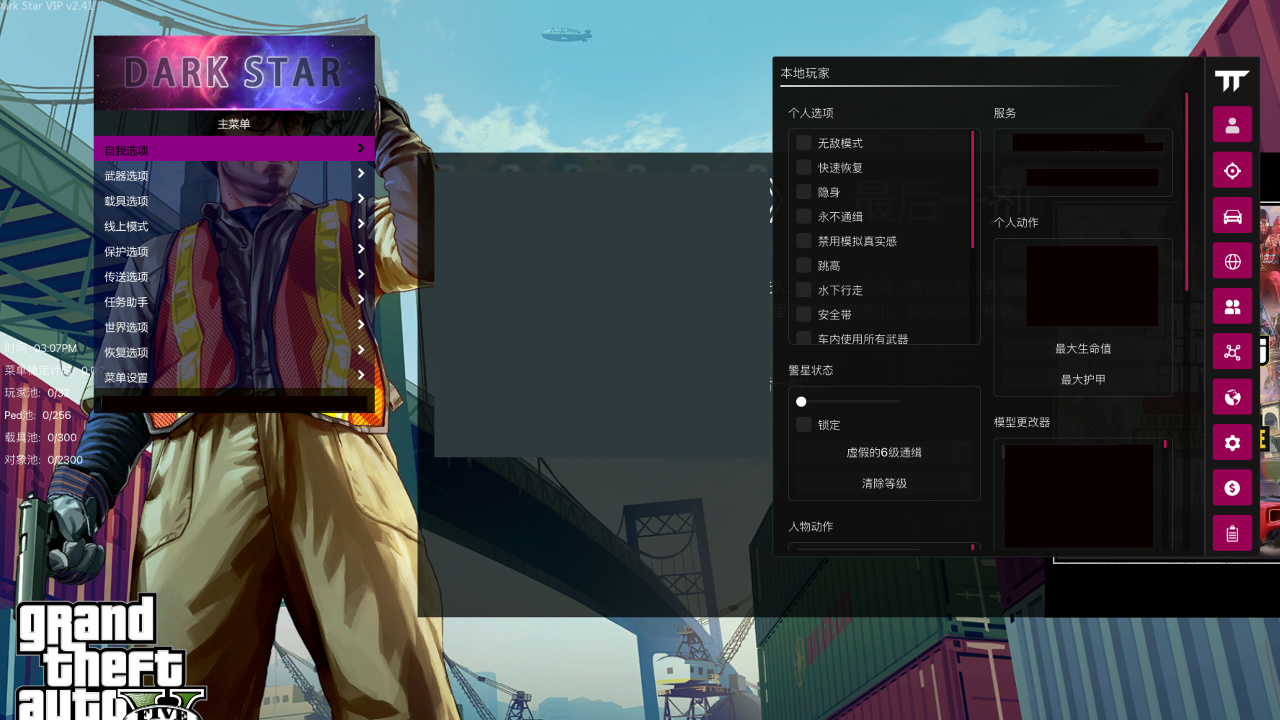Select the players icon in the right sidebar

tap(1232, 306)
